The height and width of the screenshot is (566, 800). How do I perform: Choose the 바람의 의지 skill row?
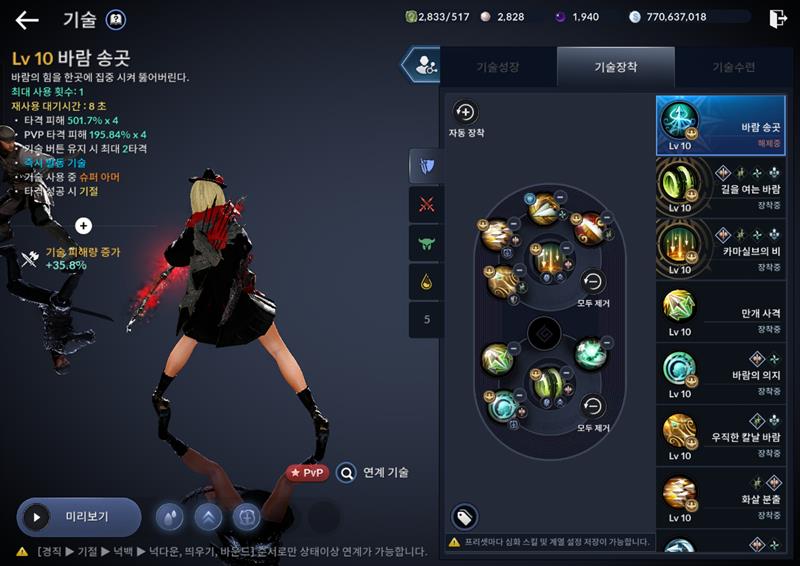pos(720,373)
